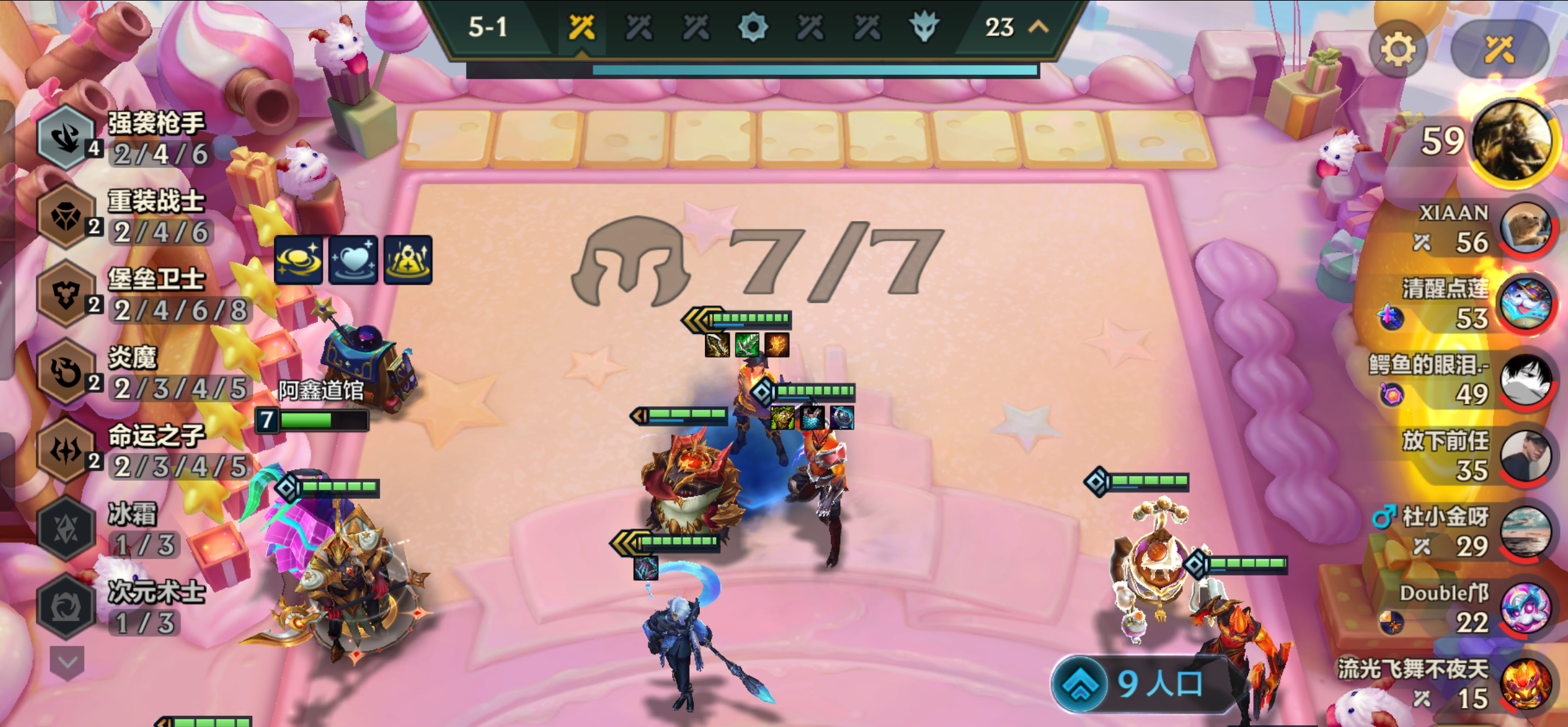View player XIAAN's board
The height and width of the screenshot is (727, 1568).
(x=1525, y=227)
